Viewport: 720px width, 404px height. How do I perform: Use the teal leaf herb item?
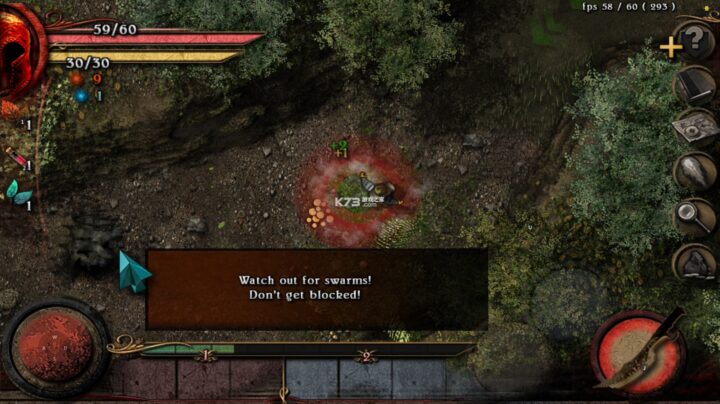tap(18, 191)
